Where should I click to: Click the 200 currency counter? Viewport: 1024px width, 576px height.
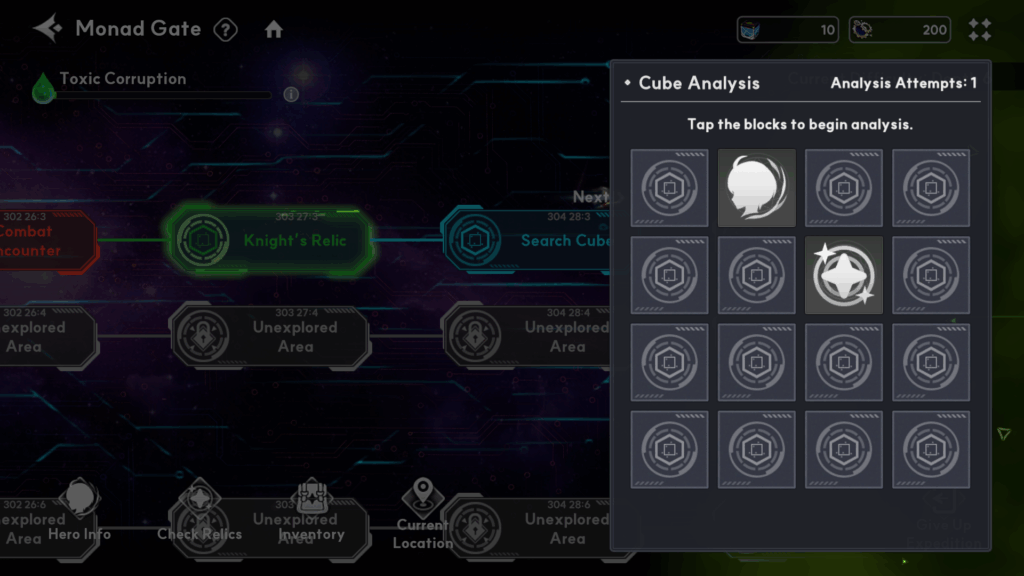pyautogui.click(x=900, y=30)
